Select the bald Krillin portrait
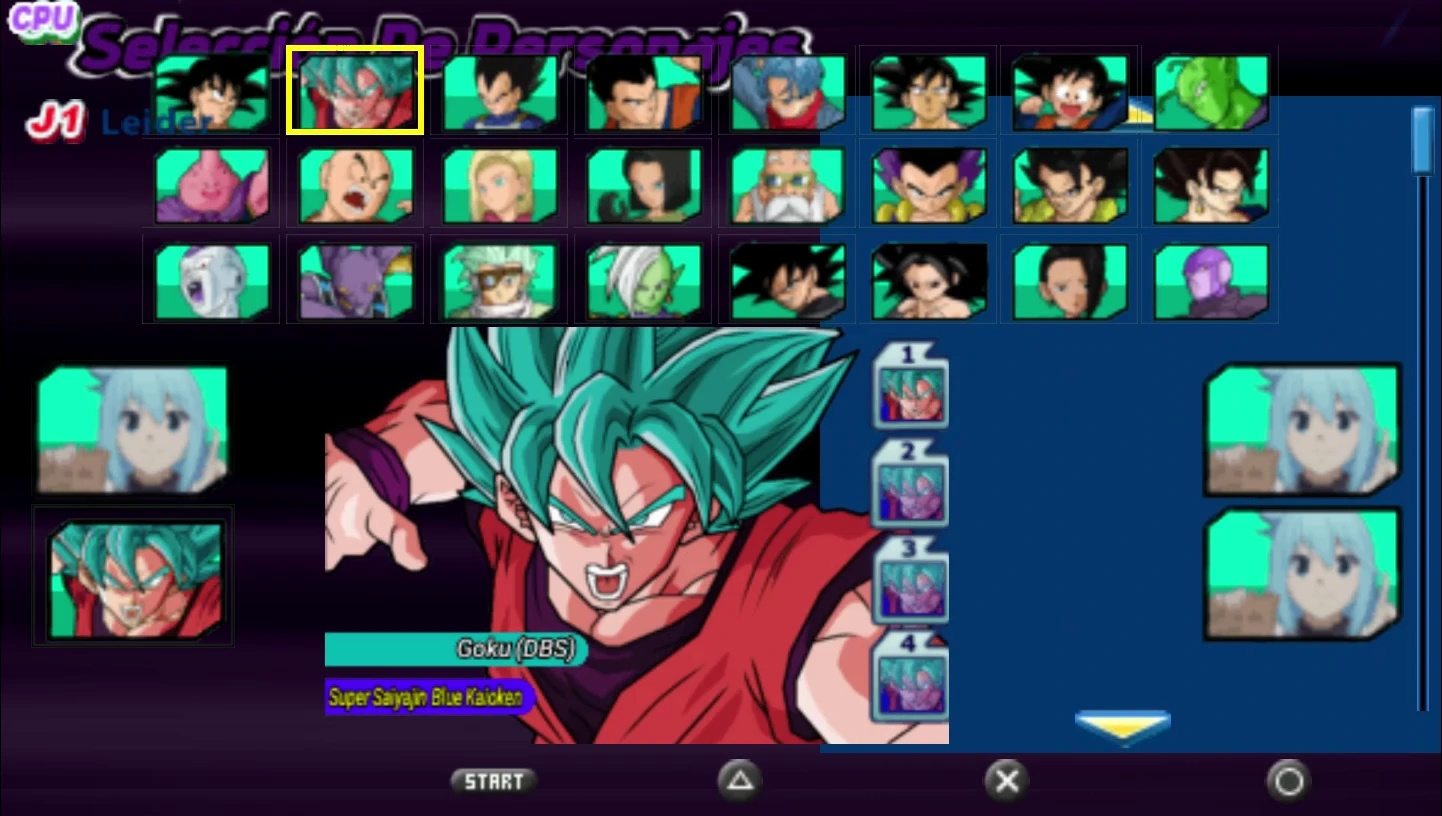 coord(356,185)
